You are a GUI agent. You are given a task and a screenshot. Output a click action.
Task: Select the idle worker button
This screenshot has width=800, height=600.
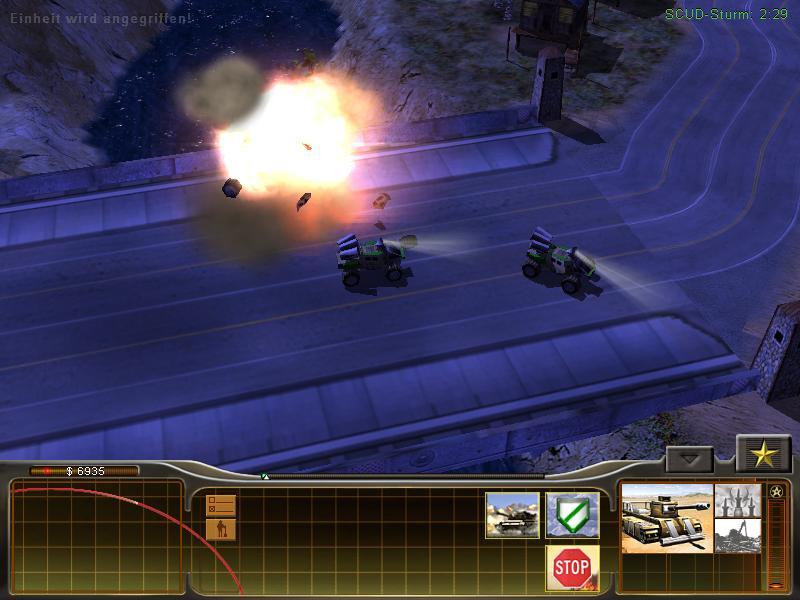(221, 529)
